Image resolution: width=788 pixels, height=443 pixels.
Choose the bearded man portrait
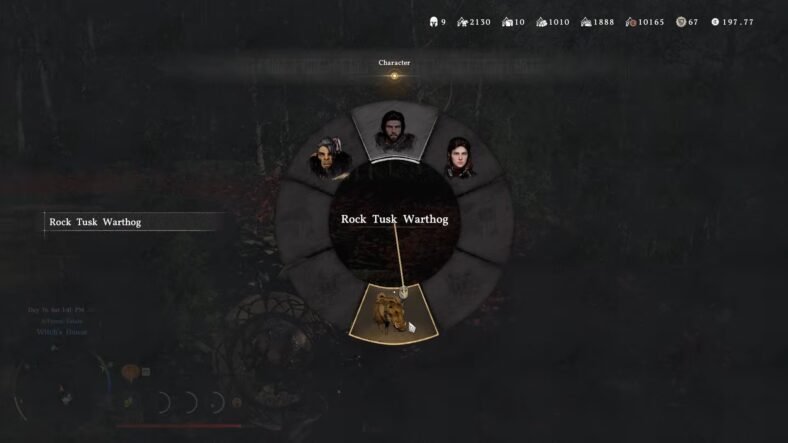(x=393, y=130)
